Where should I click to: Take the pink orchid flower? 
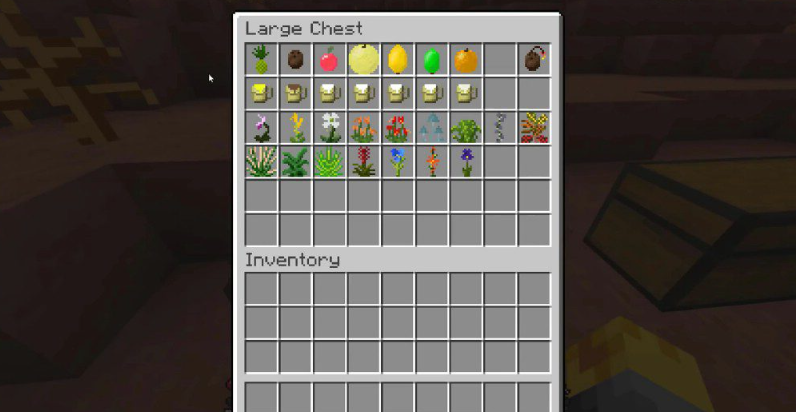tap(261, 128)
